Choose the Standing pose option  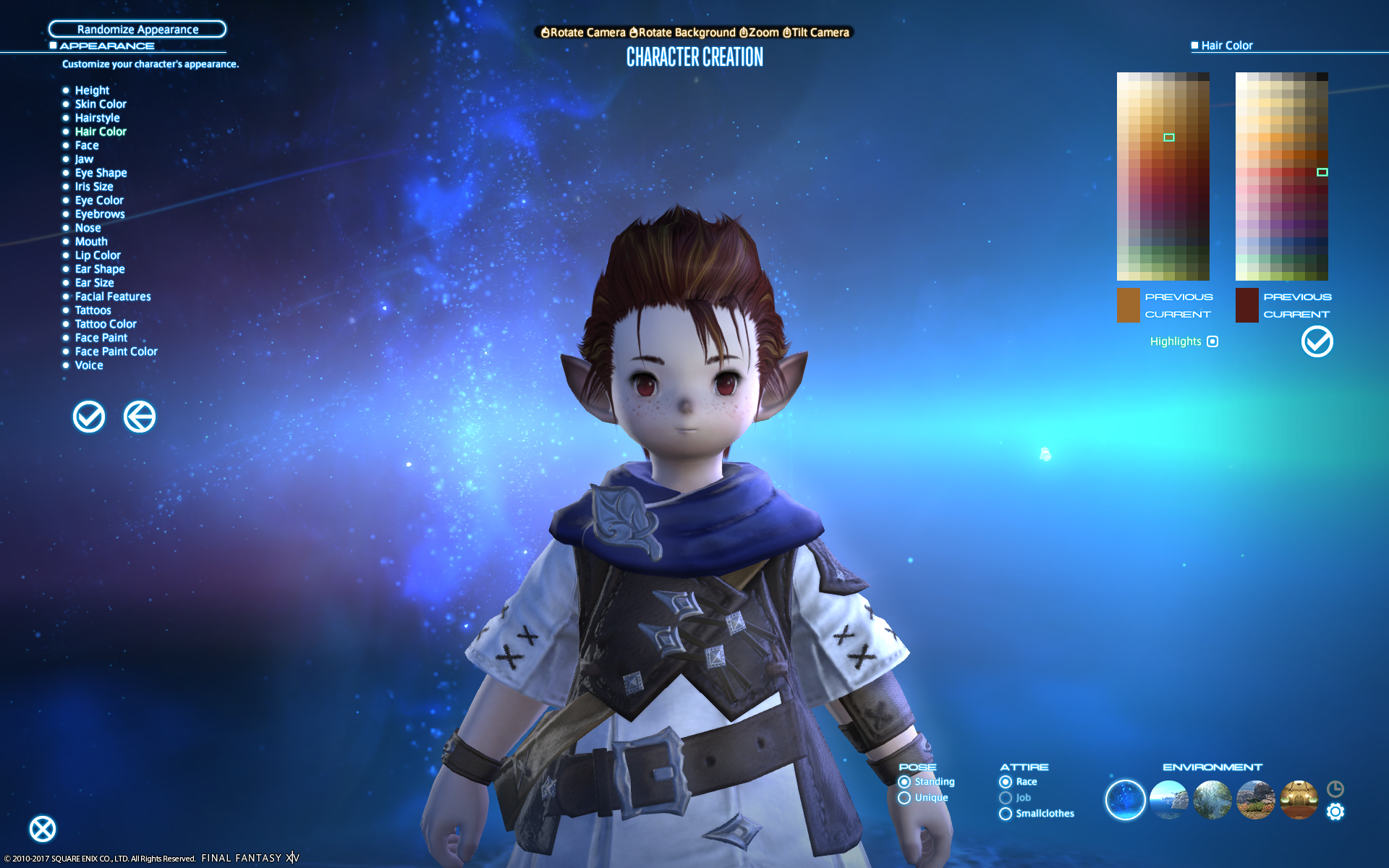[x=904, y=782]
